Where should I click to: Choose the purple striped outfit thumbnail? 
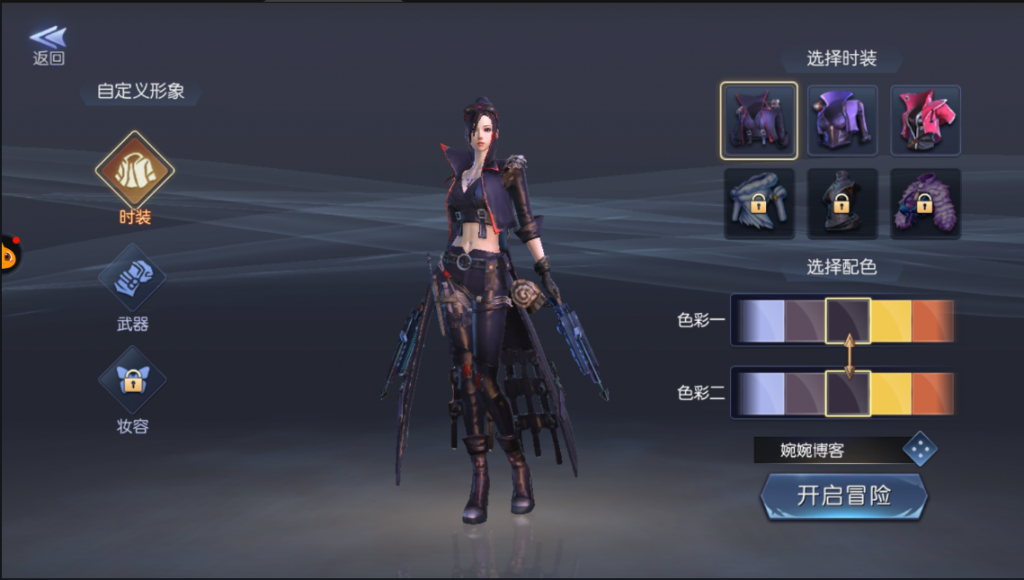click(925, 203)
